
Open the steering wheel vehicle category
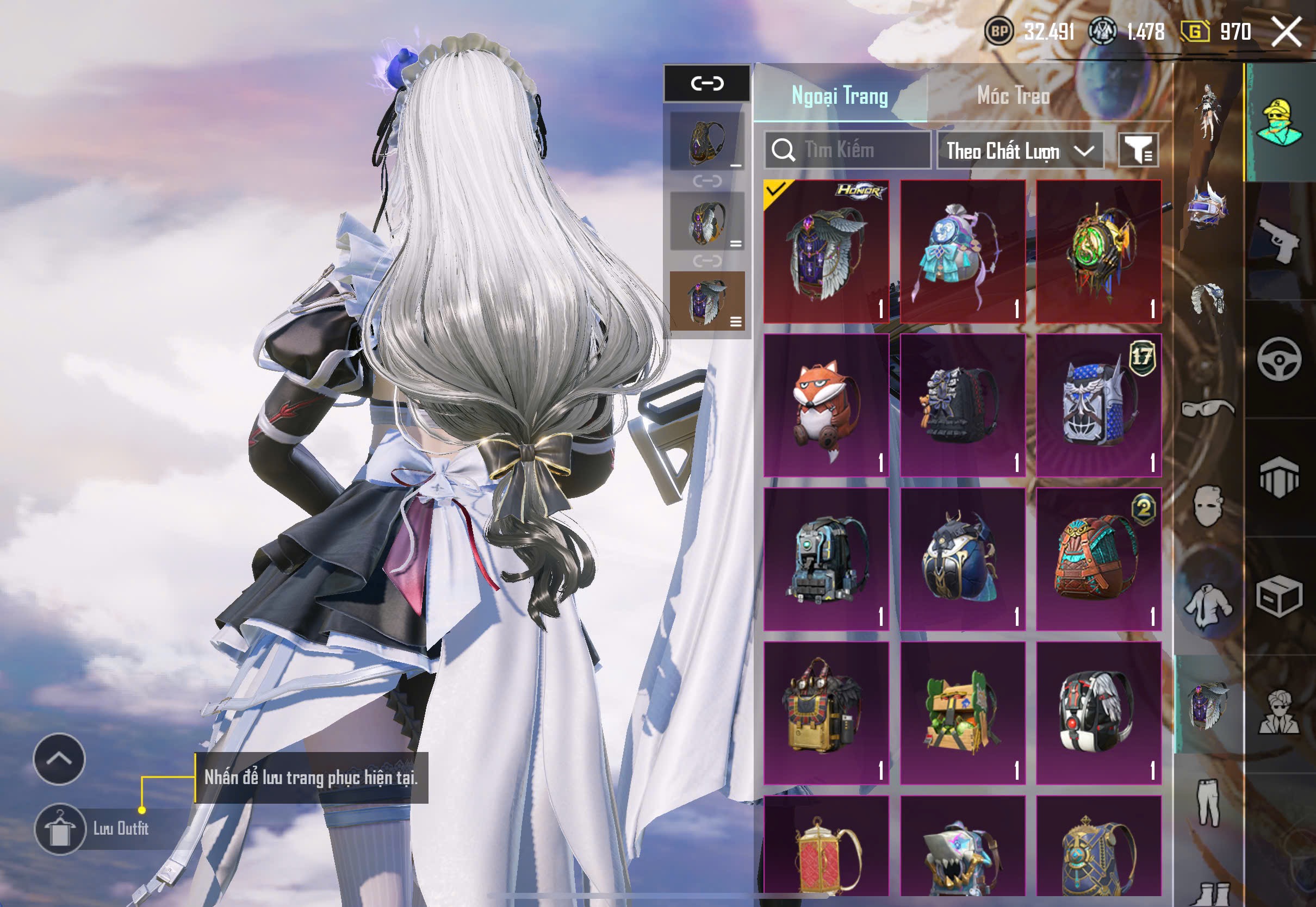click(x=1279, y=359)
